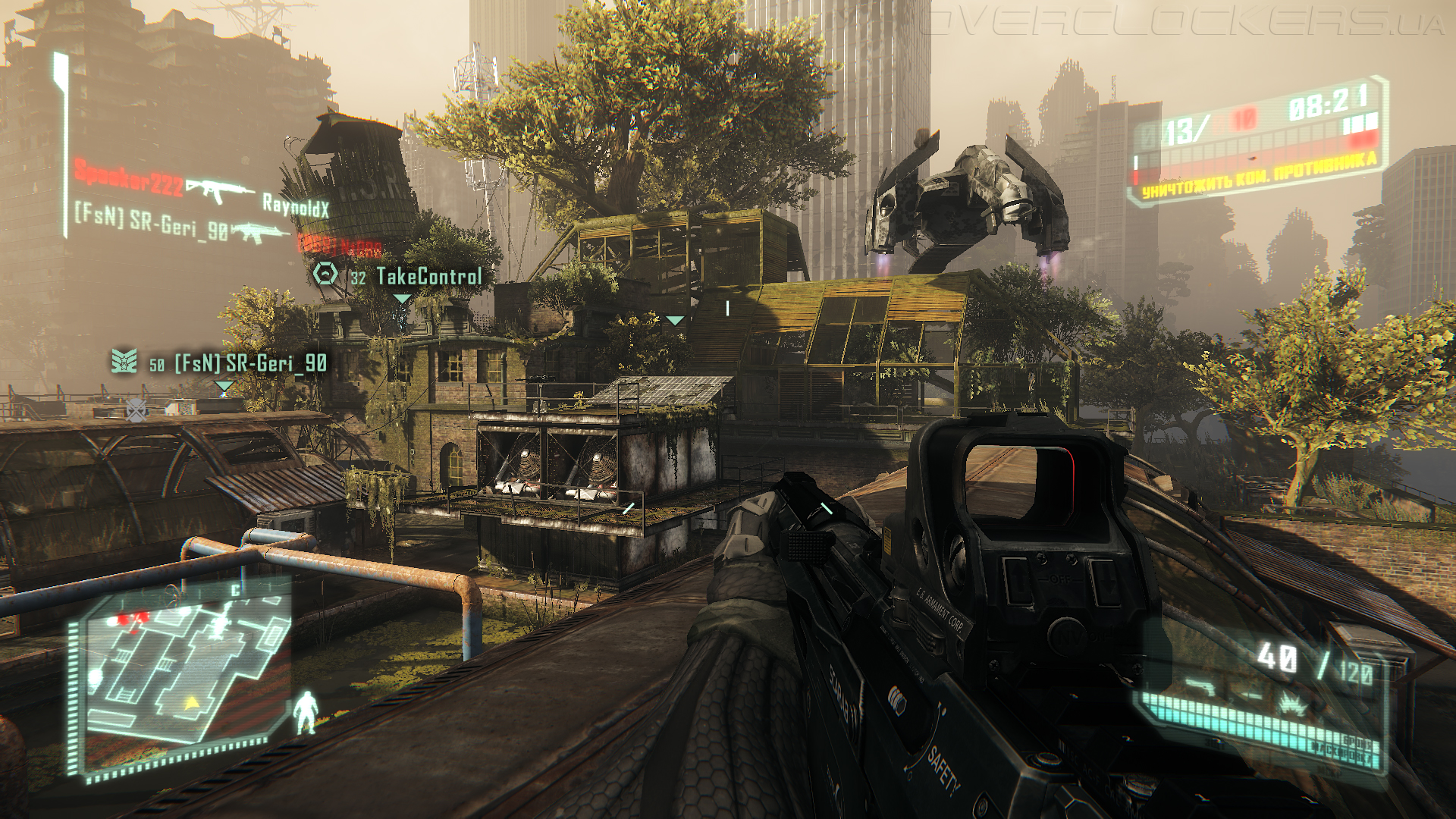
Task: Select the TakeControl teammate name tag
Action: pyautogui.click(x=429, y=277)
